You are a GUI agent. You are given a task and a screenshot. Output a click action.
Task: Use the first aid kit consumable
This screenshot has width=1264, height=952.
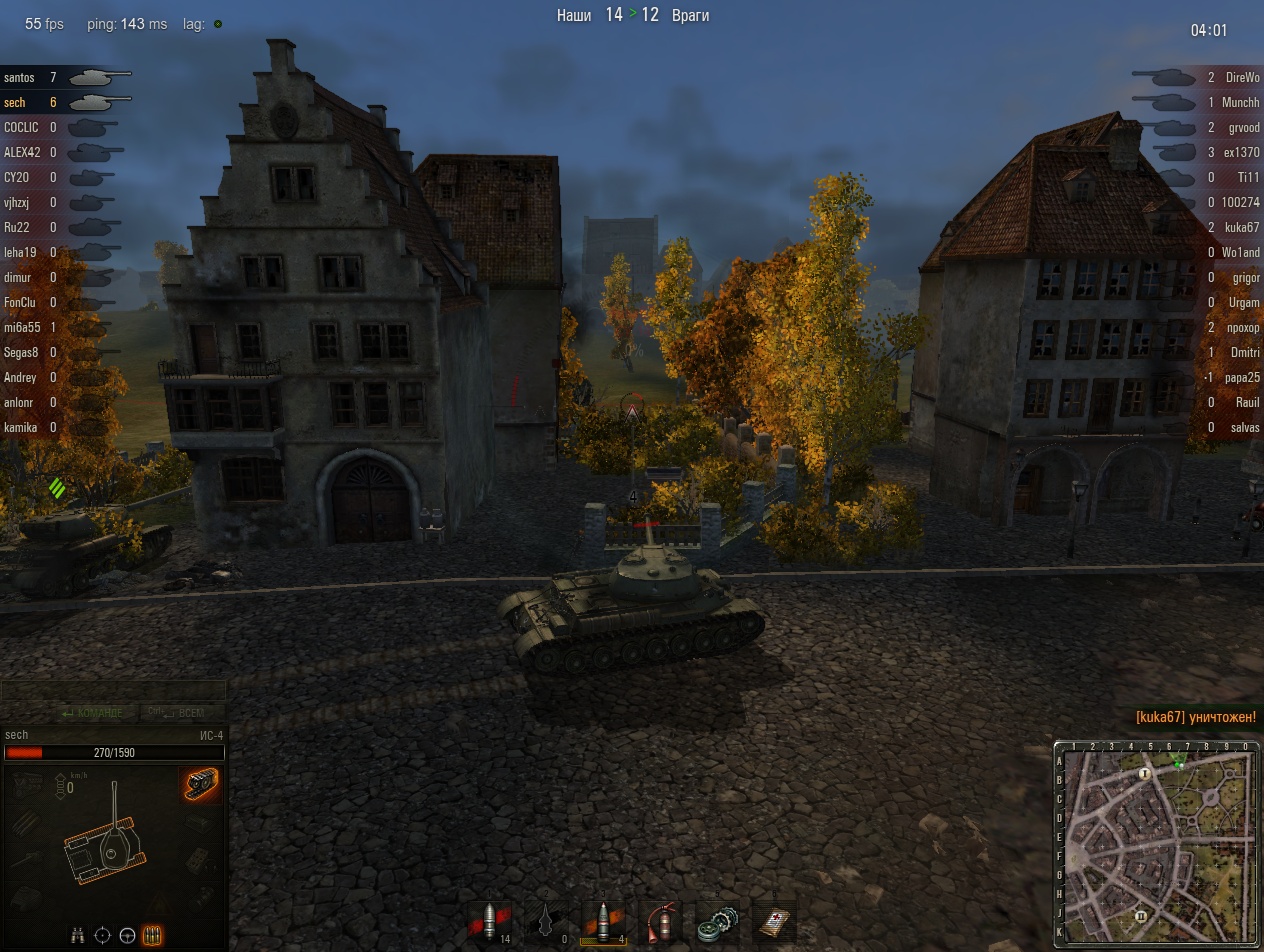[773, 919]
